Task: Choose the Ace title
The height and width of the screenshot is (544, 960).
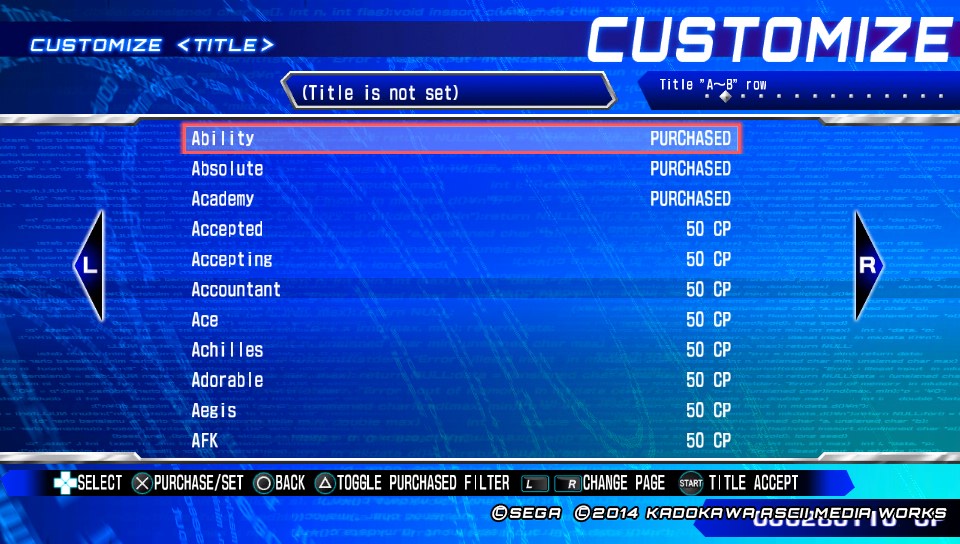Action: coord(461,320)
